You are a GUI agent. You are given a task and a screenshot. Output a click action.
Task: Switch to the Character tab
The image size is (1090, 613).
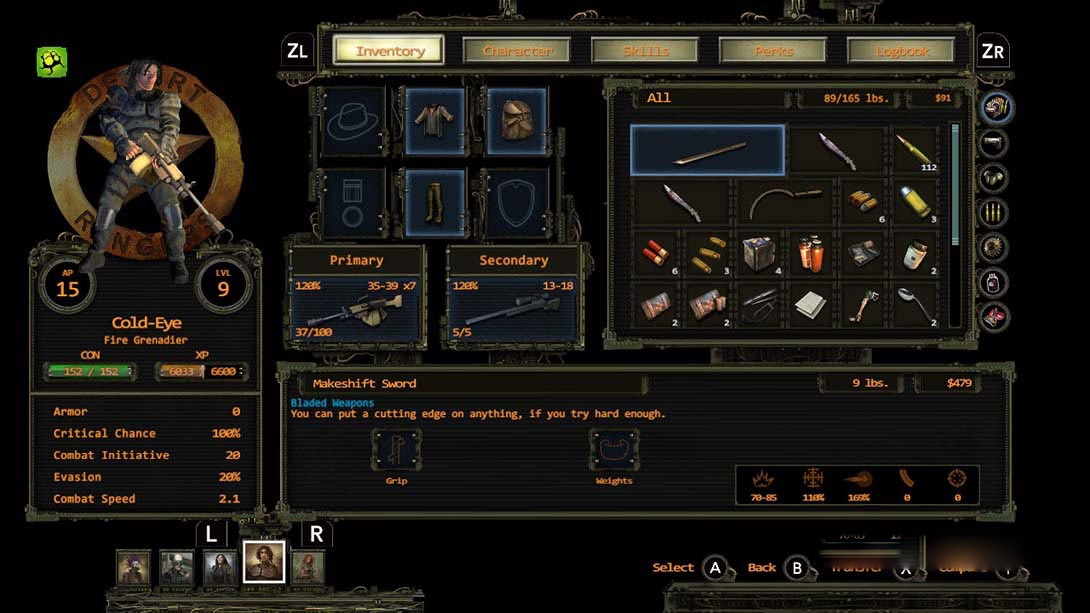pos(517,50)
